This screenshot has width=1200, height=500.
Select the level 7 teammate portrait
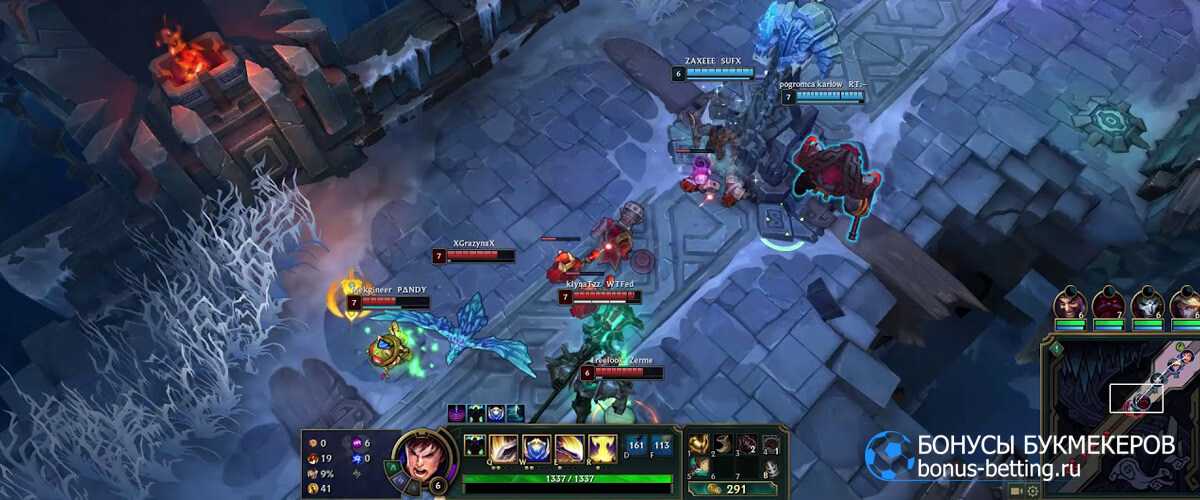[1108, 304]
